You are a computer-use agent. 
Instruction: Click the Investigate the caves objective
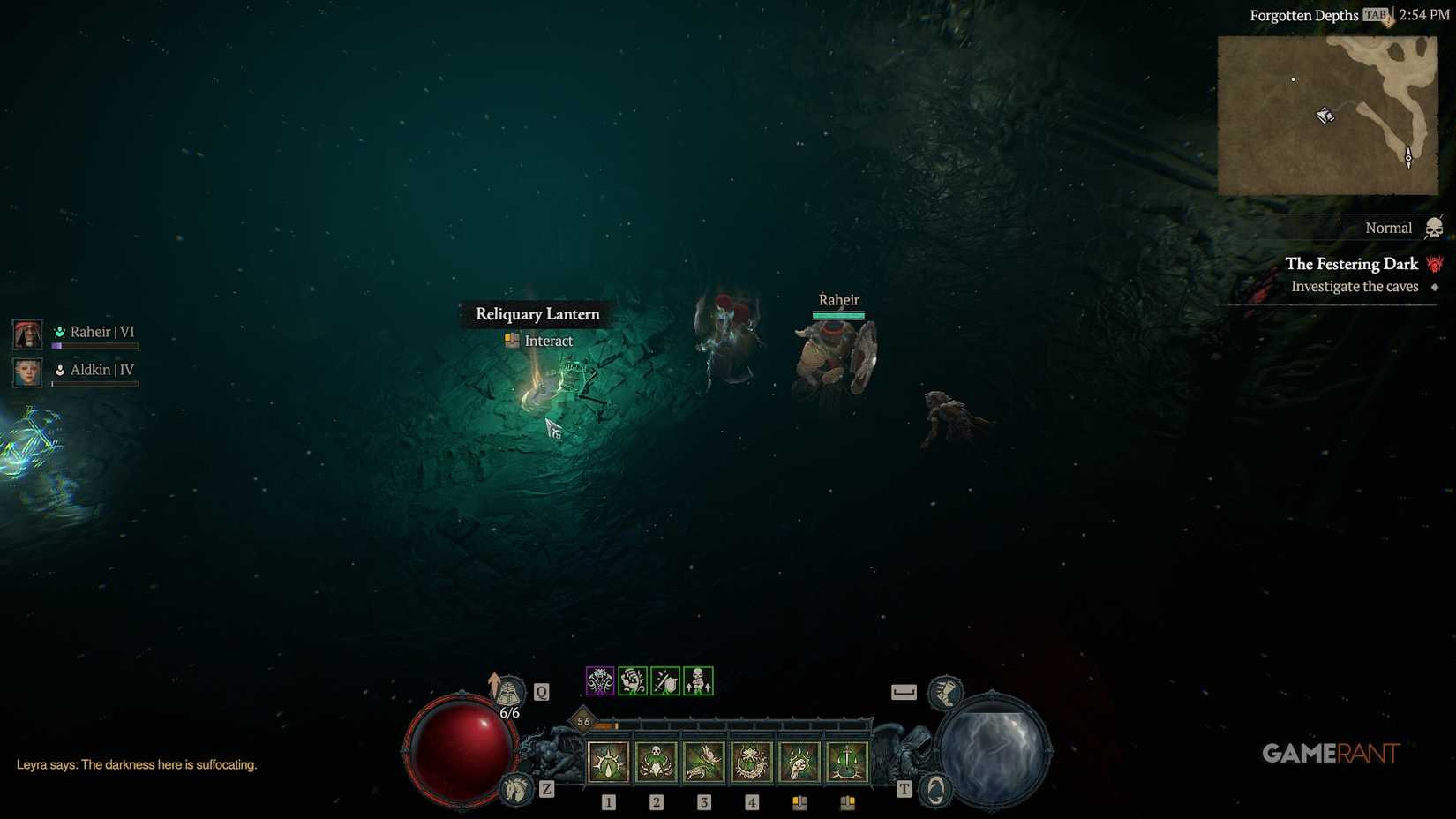tap(1355, 286)
